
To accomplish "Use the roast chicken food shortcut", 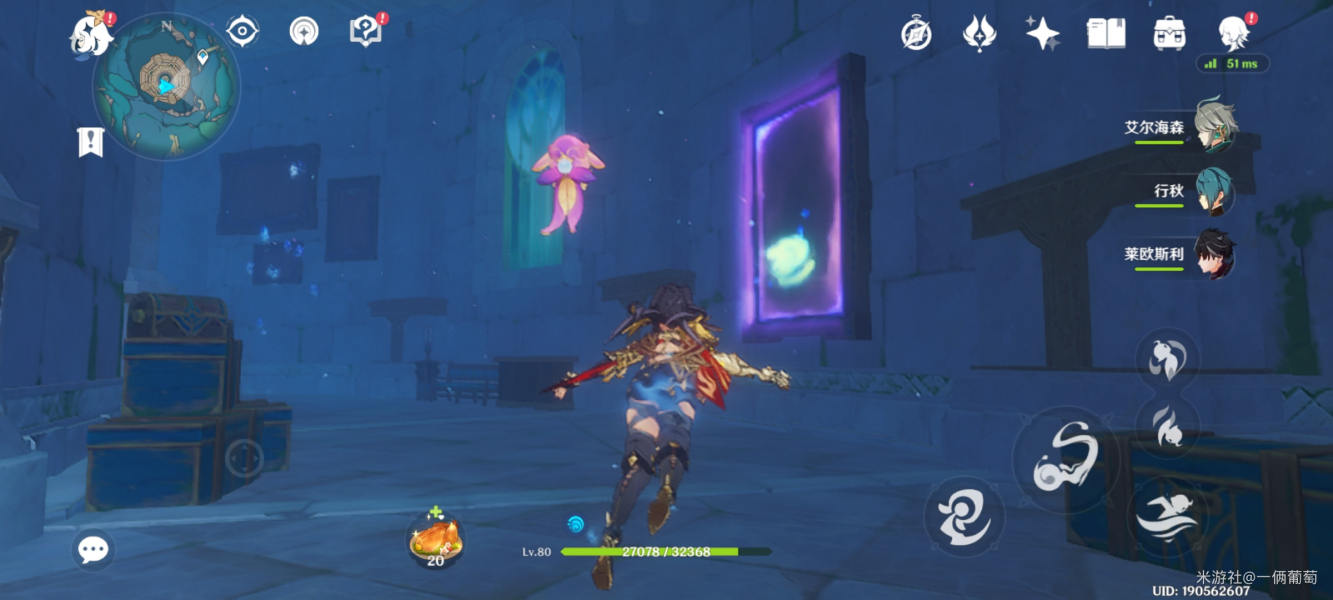I will pyautogui.click(x=436, y=542).
